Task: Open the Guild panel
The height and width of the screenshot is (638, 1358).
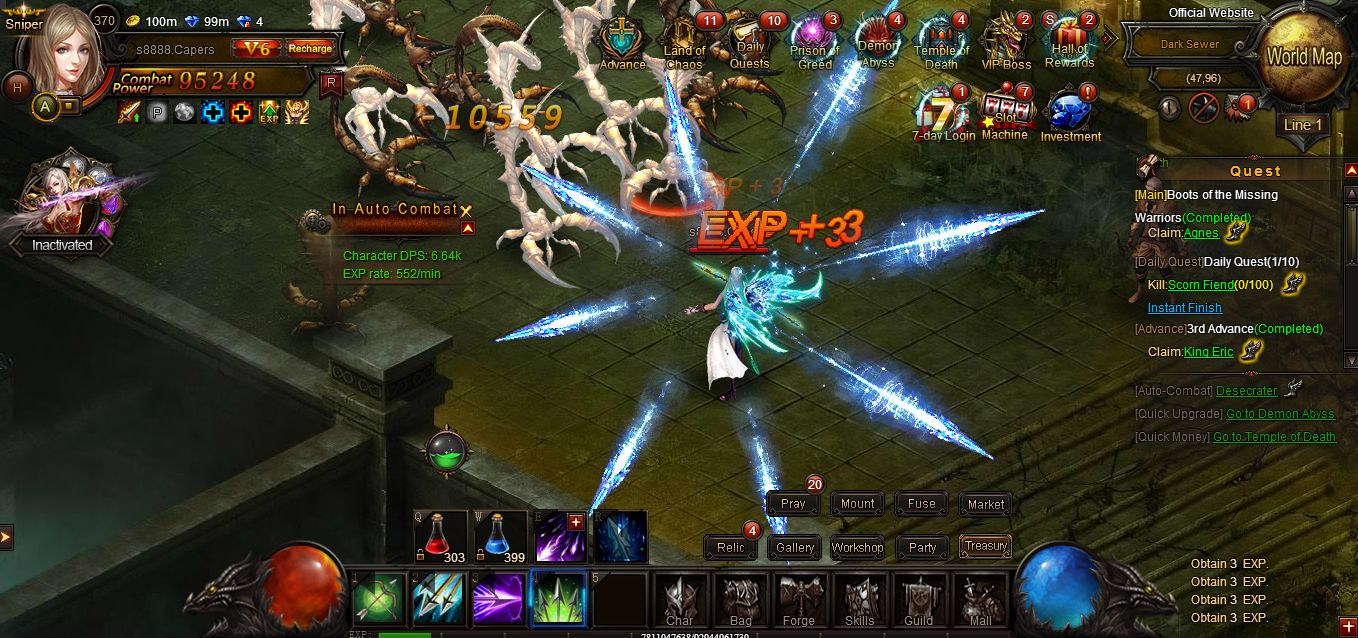Action: tap(919, 600)
